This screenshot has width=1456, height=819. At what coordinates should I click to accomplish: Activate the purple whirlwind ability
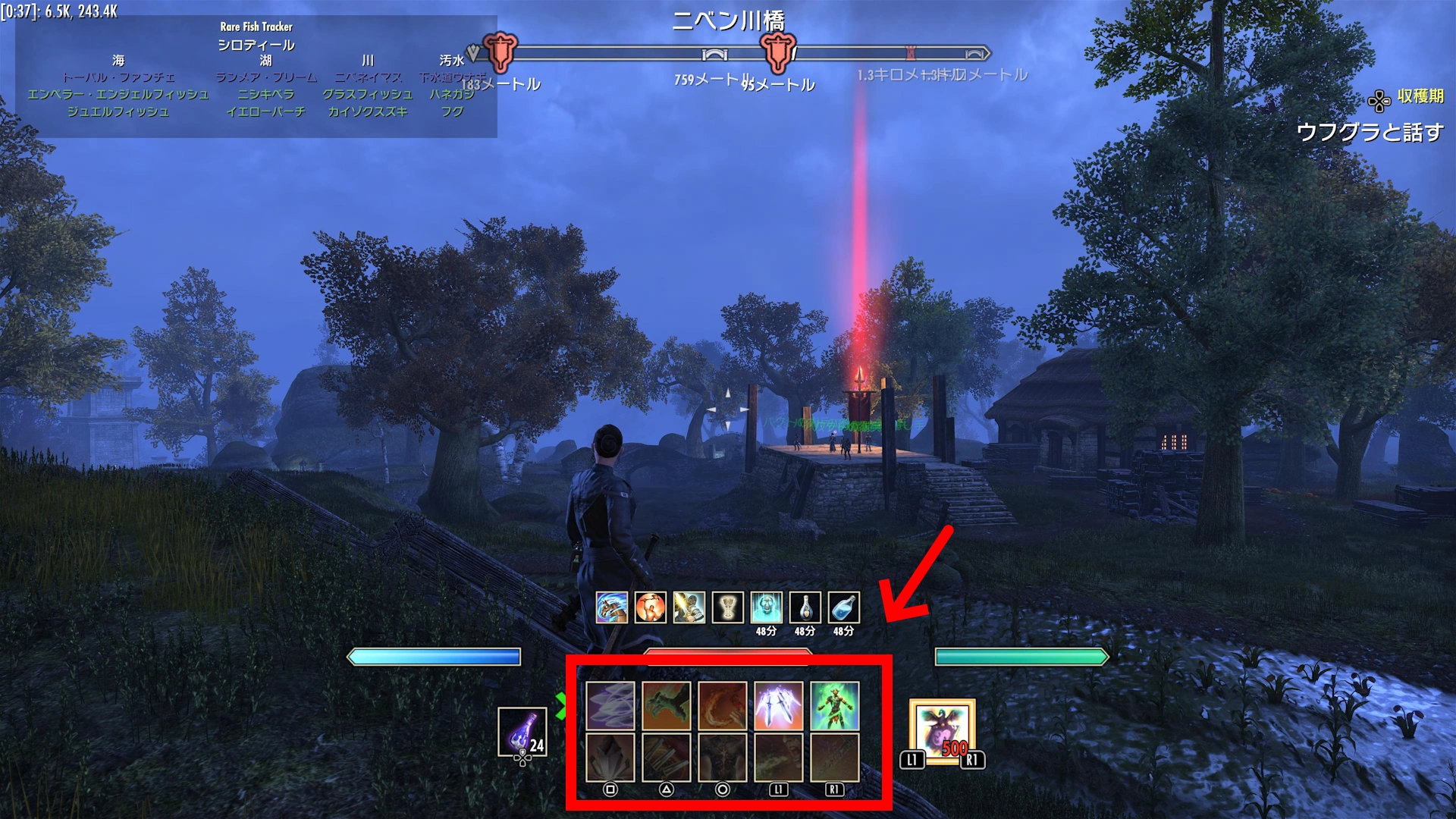coord(610,705)
